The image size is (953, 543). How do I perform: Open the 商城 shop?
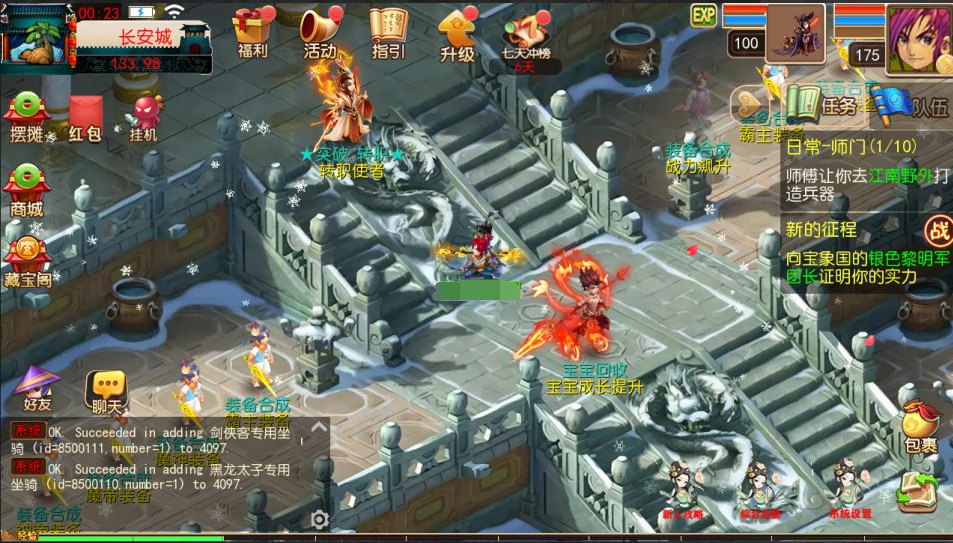27,190
